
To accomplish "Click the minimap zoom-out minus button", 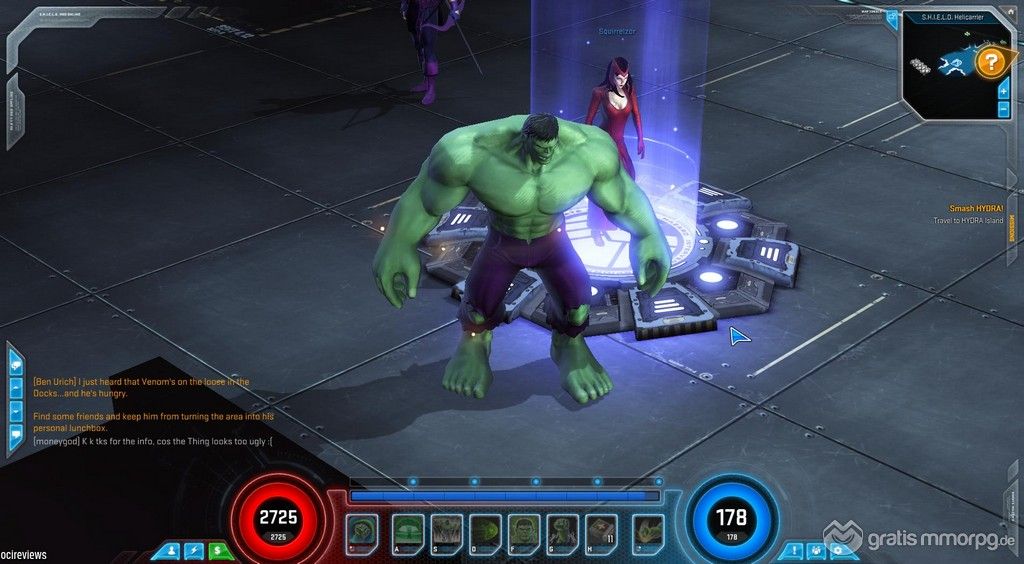I will pyautogui.click(x=1003, y=108).
